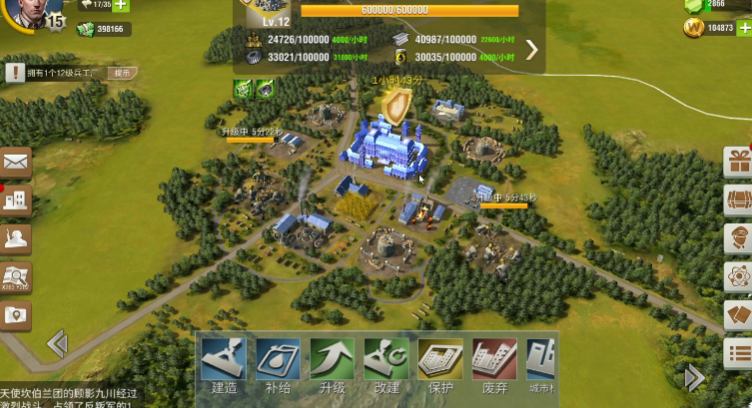The image size is (752, 408).
Task: Open the mail envelope icon
Action: (x=16, y=162)
